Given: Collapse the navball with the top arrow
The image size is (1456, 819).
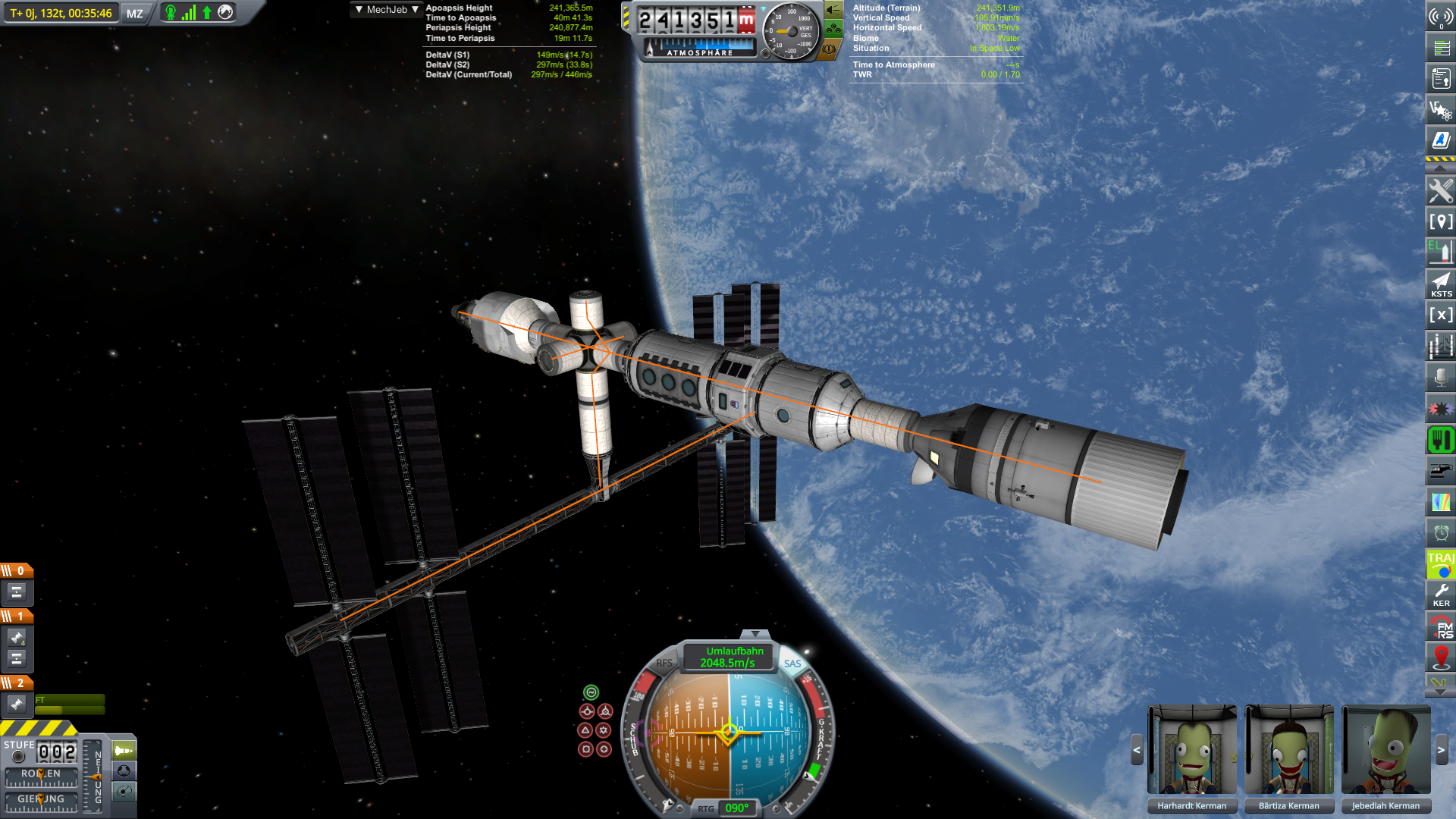Looking at the screenshot, I should pyautogui.click(x=755, y=633).
